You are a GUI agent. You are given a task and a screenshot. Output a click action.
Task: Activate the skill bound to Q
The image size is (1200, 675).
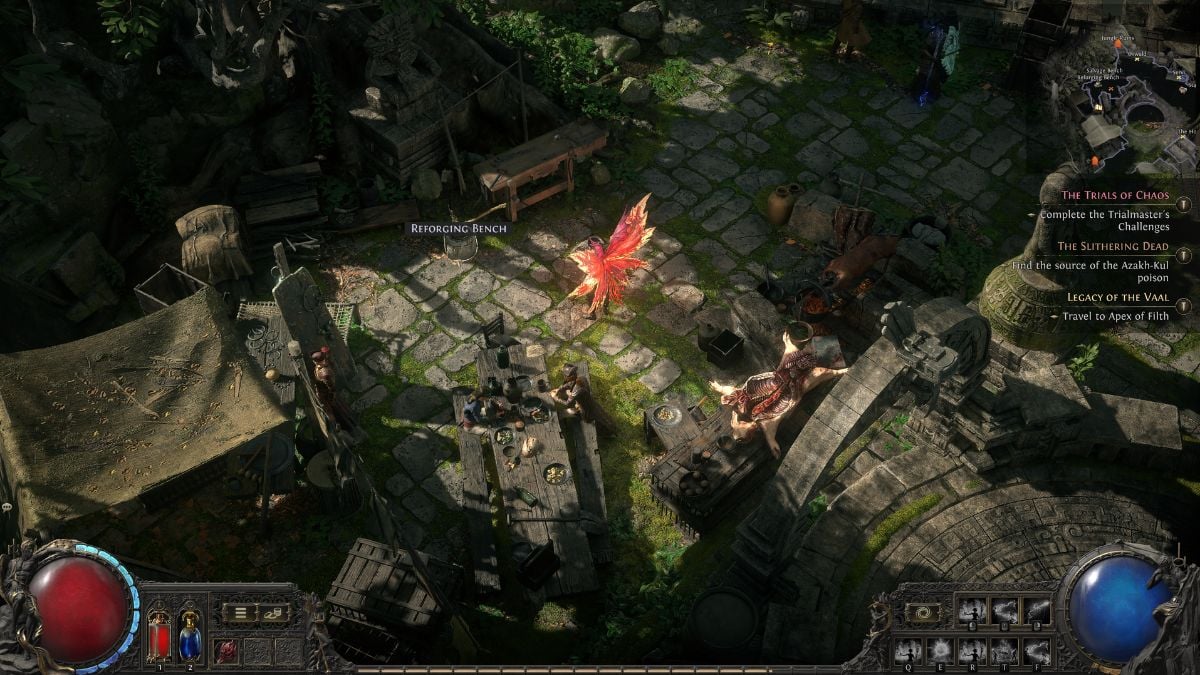[908, 651]
